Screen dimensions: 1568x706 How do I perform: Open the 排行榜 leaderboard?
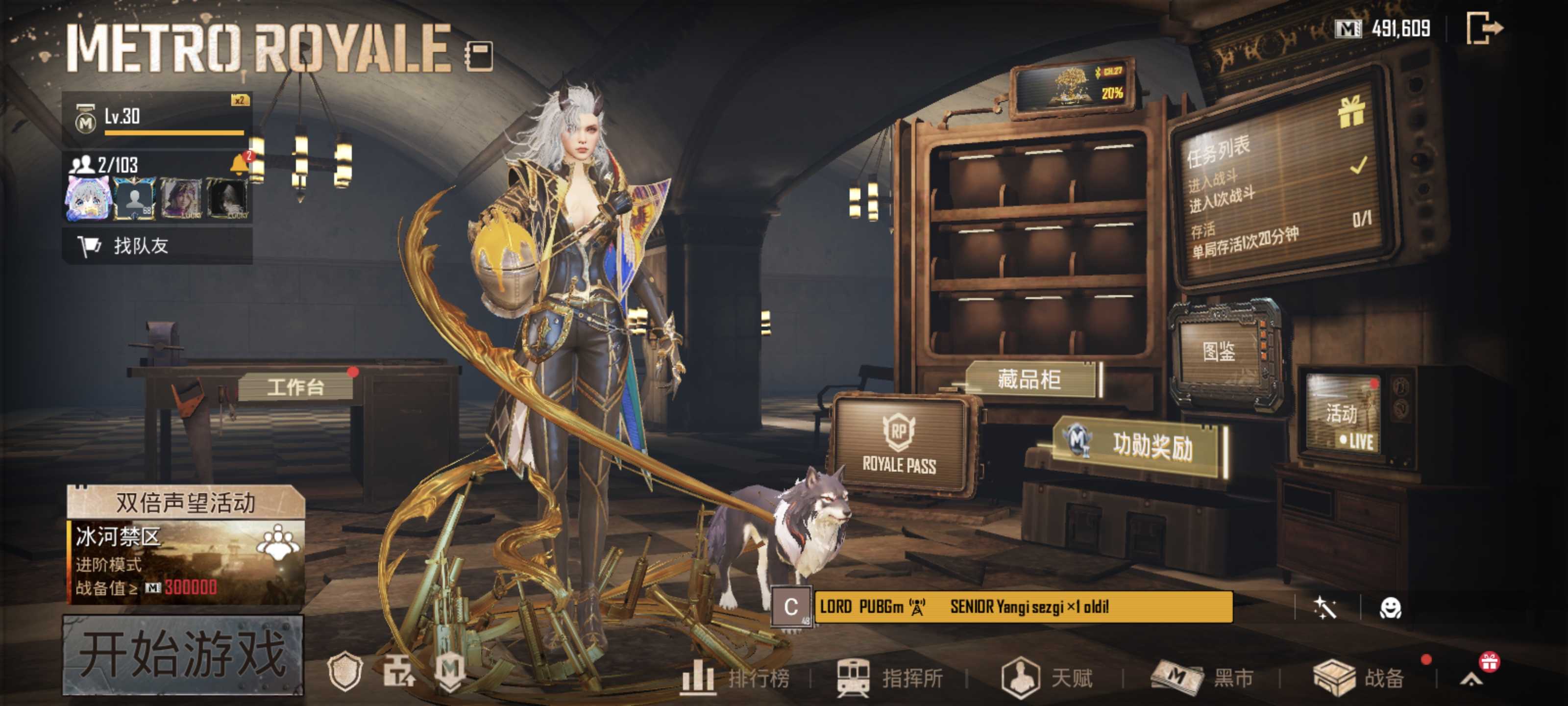[x=736, y=678]
